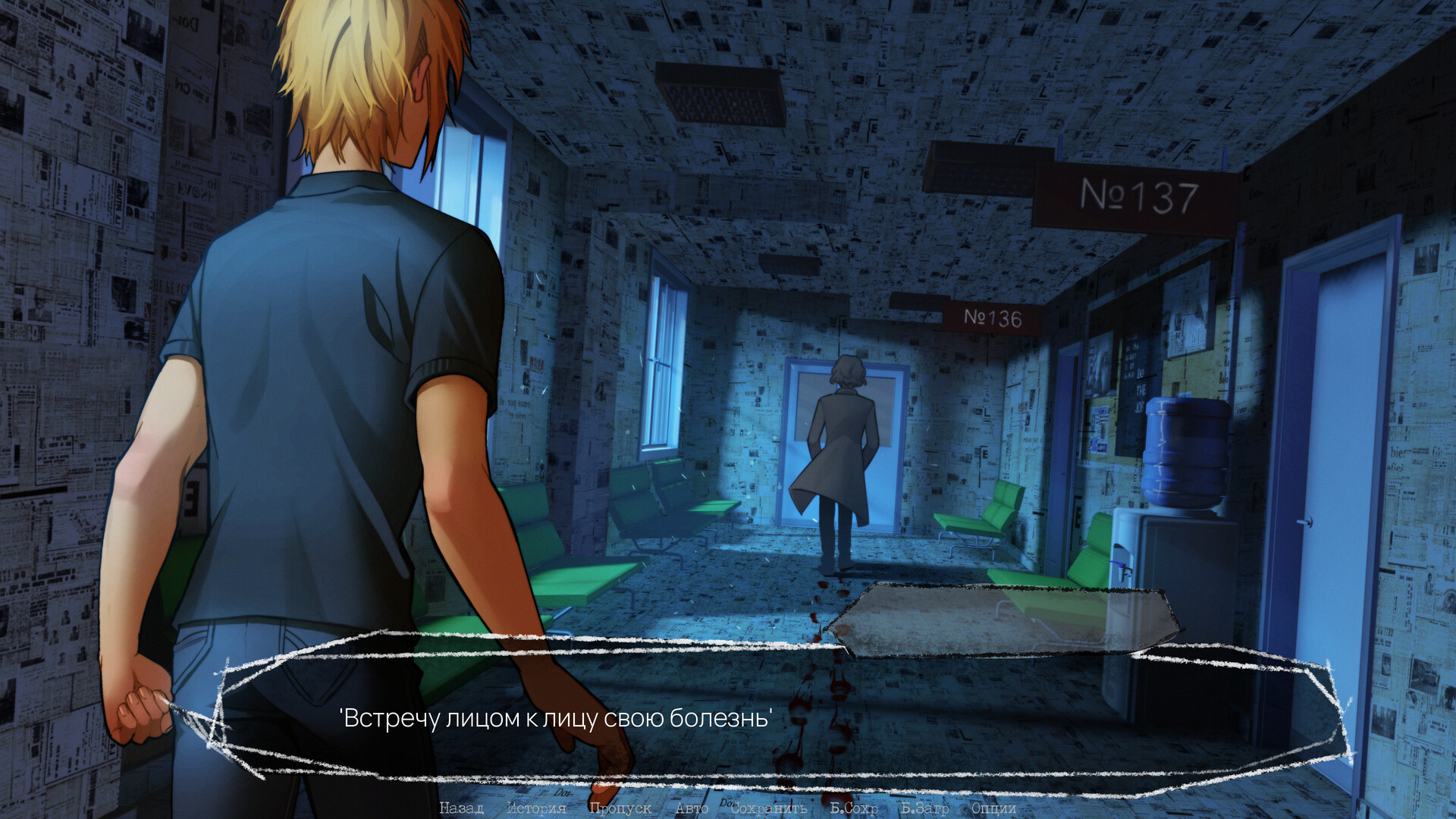Go back with the Назад button
The image size is (1456, 819).
click(461, 808)
